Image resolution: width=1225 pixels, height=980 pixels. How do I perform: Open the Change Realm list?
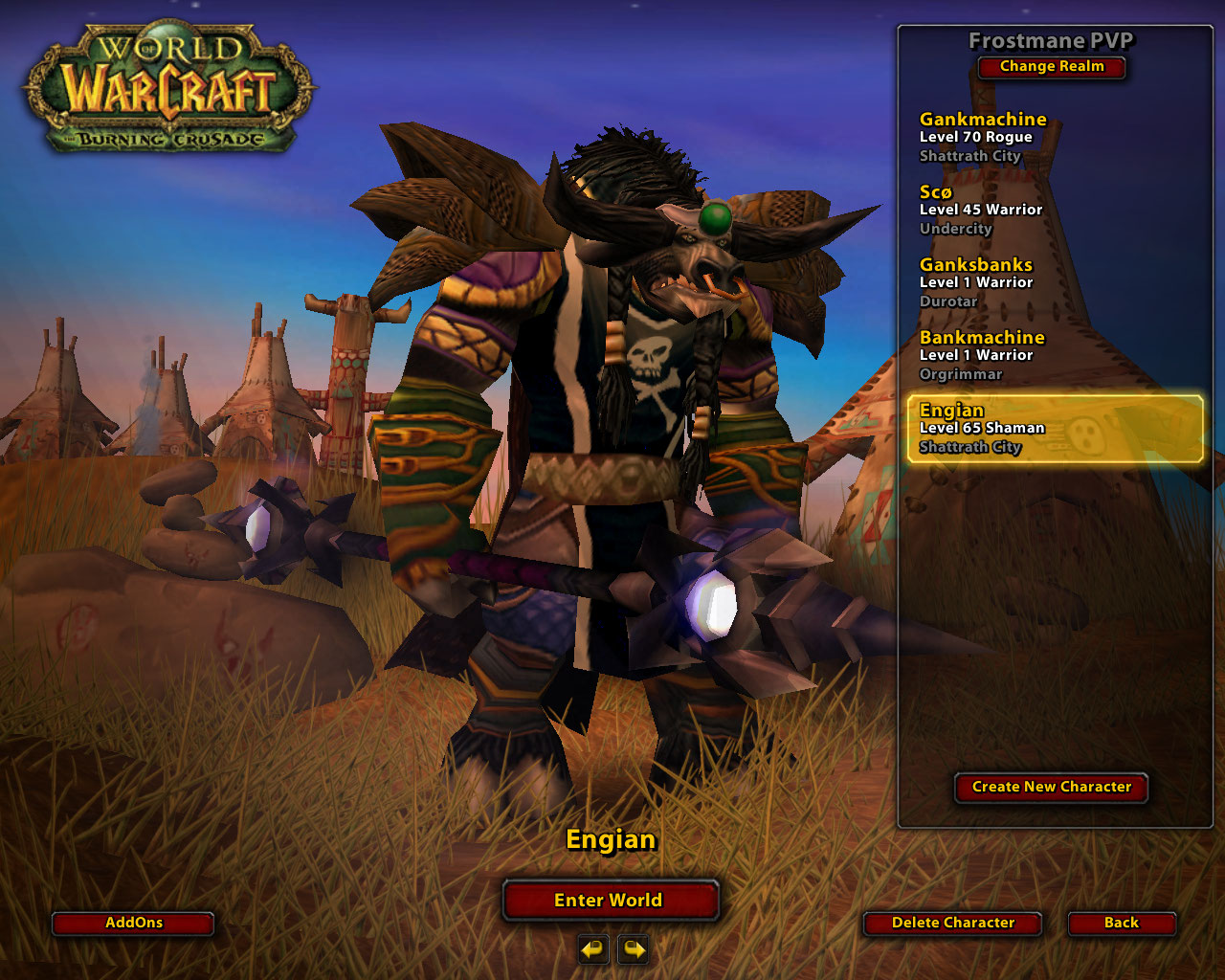pyautogui.click(x=1051, y=67)
